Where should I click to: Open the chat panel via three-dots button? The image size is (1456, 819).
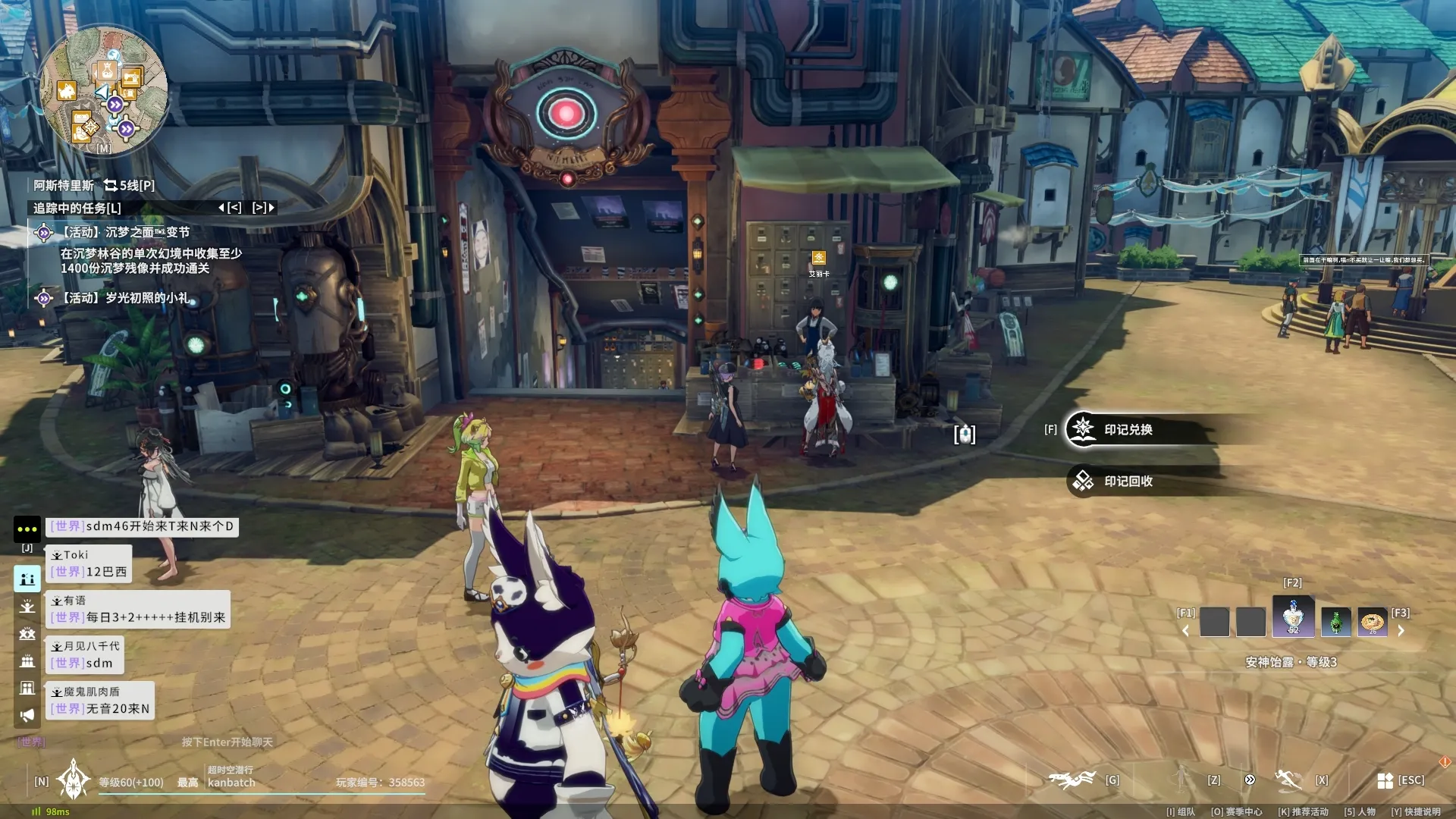(27, 529)
